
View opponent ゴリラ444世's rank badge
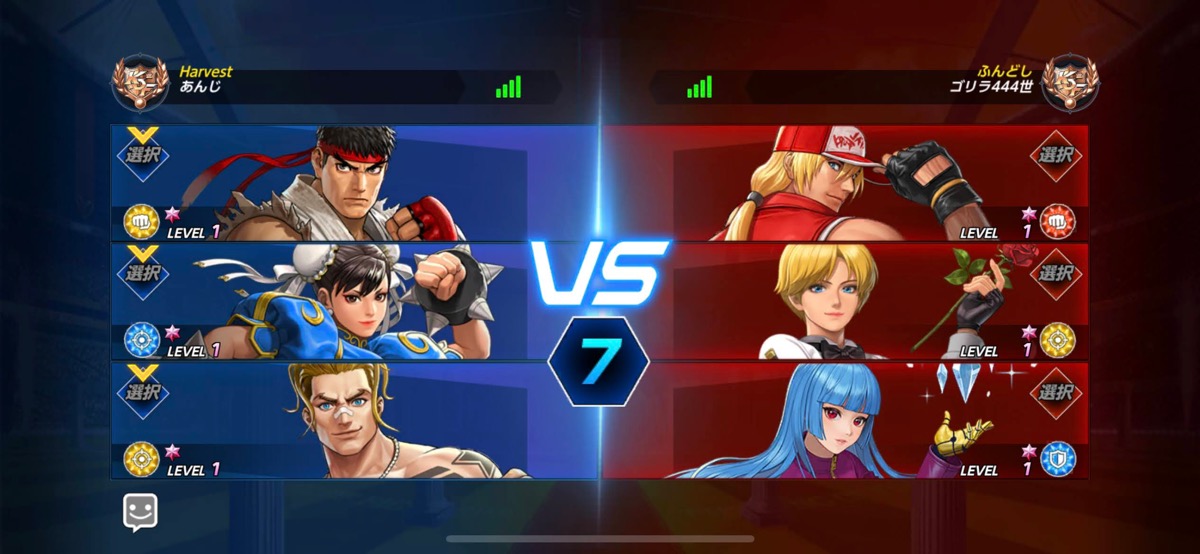[1070, 84]
